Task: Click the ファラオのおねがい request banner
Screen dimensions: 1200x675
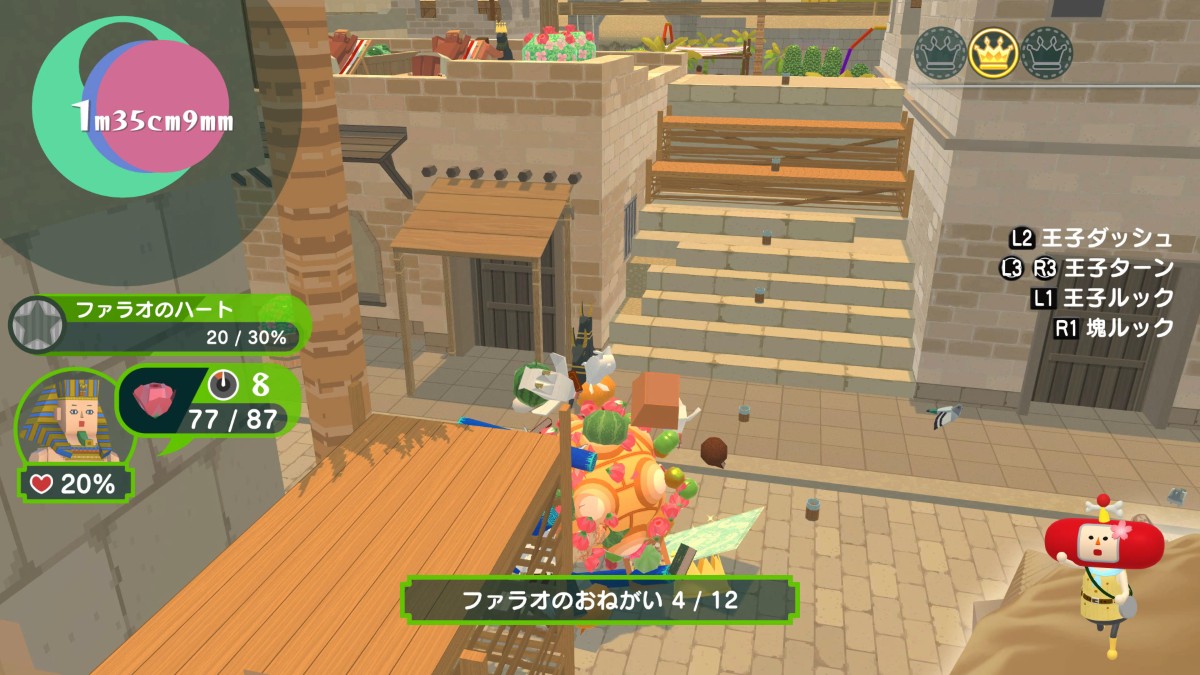Action: [599, 600]
